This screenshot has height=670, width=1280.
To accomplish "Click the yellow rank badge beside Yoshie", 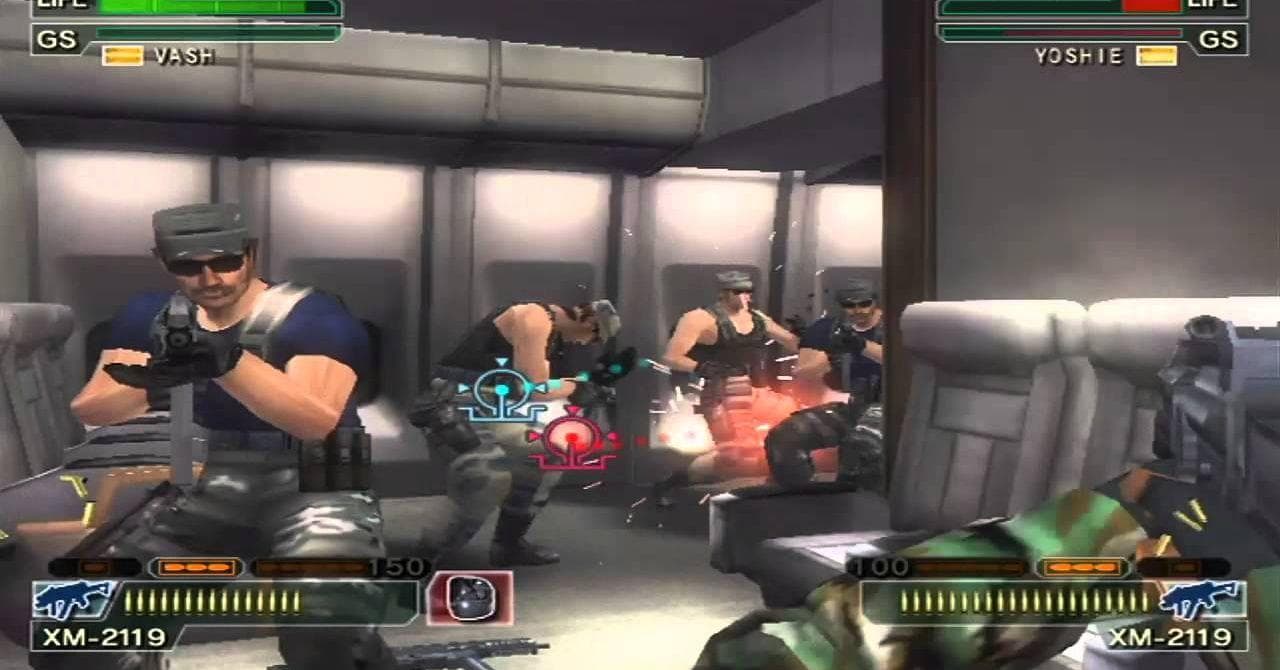I will click(x=1156, y=56).
